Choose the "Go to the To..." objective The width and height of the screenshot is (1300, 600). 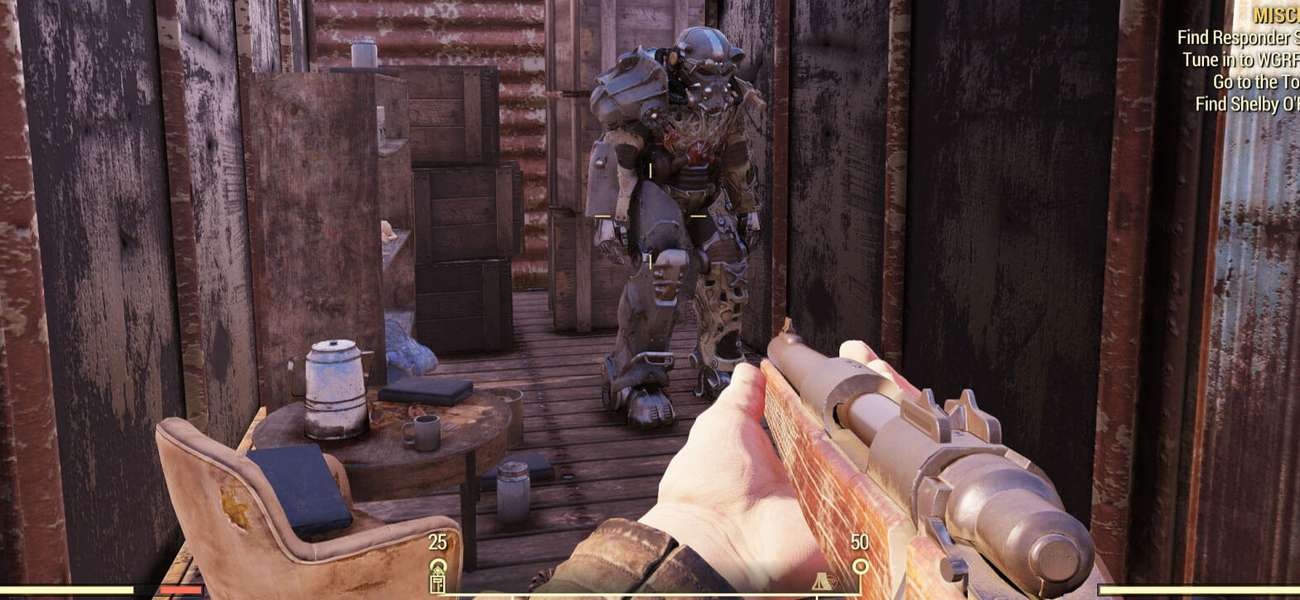point(1255,82)
